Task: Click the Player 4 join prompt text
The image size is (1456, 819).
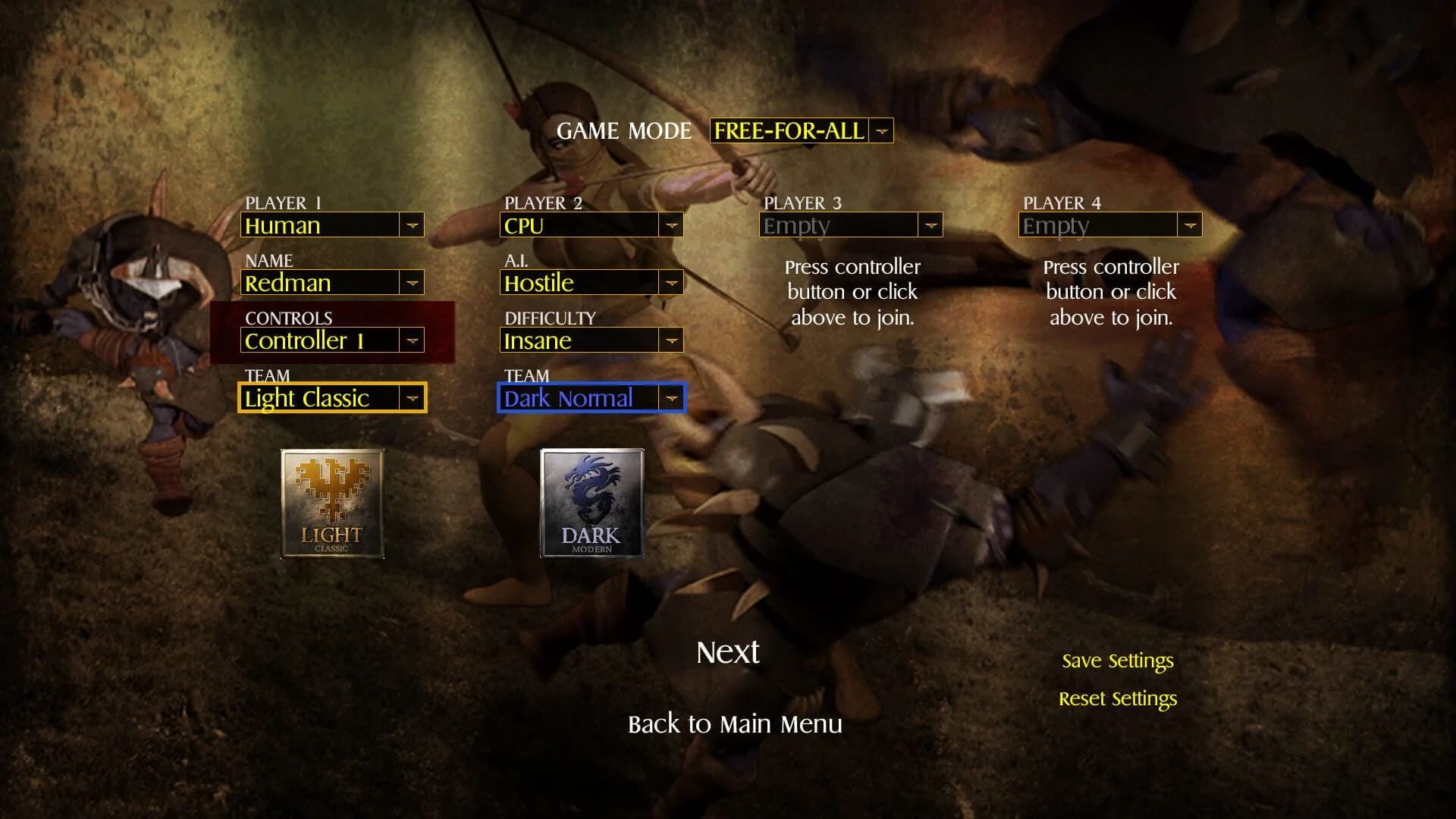Action: point(1109,291)
